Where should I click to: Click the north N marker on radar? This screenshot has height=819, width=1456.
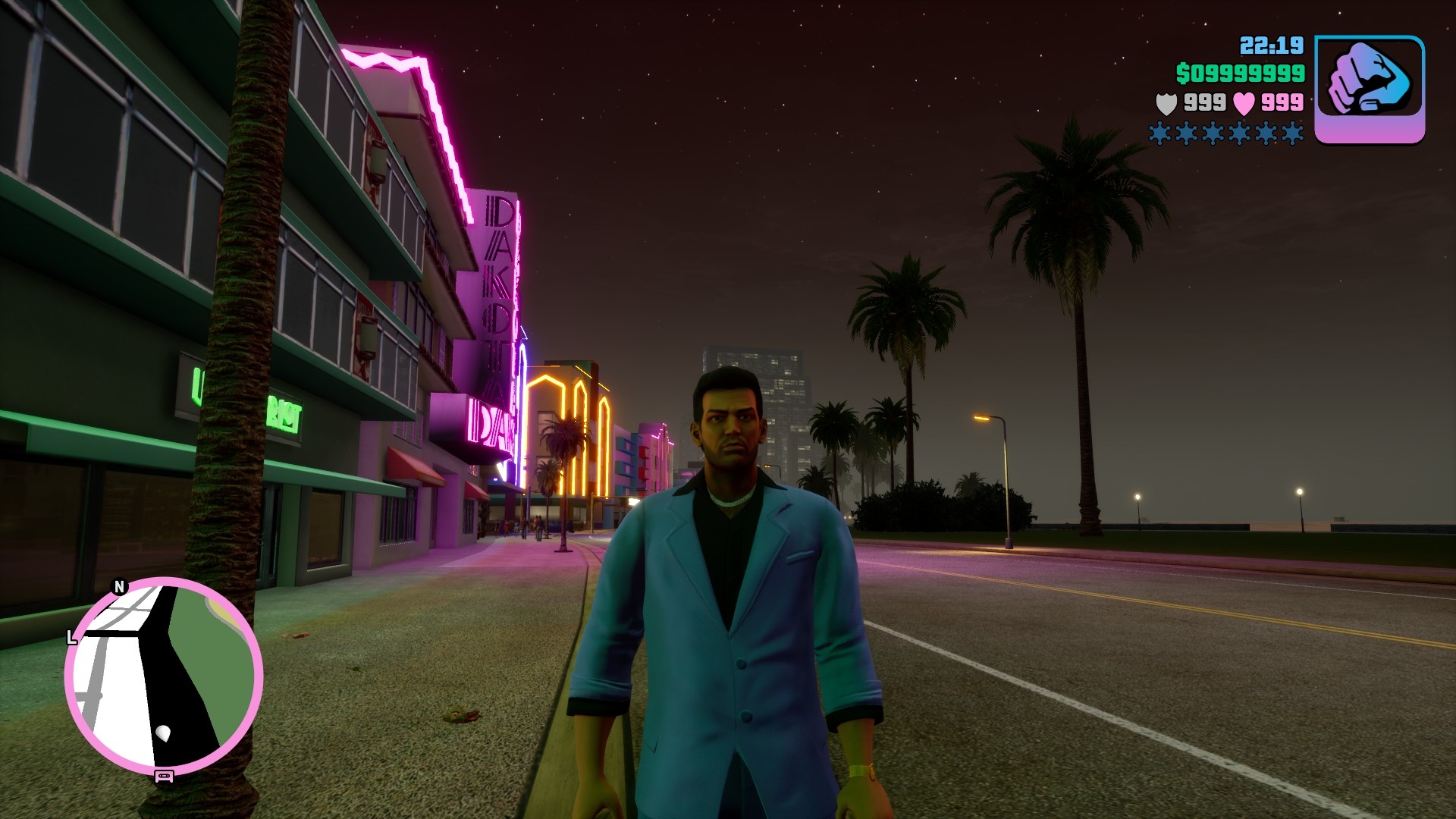119,587
